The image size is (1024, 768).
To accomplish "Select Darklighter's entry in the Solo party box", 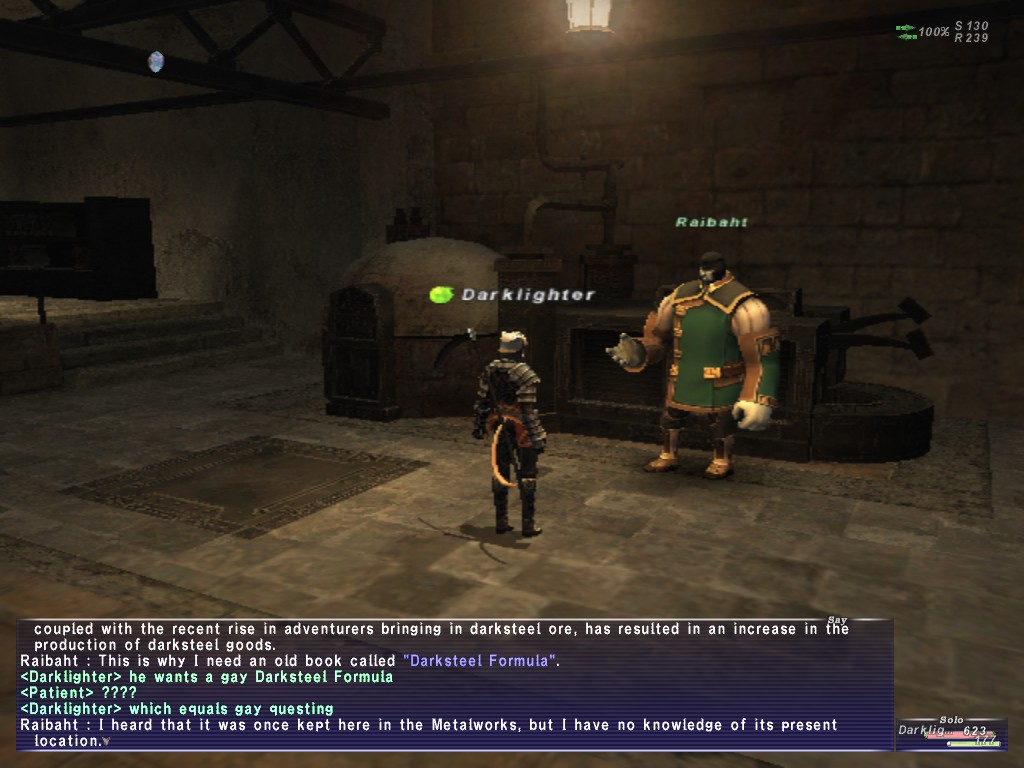I will pyautogui.click(x=948, y=732).
